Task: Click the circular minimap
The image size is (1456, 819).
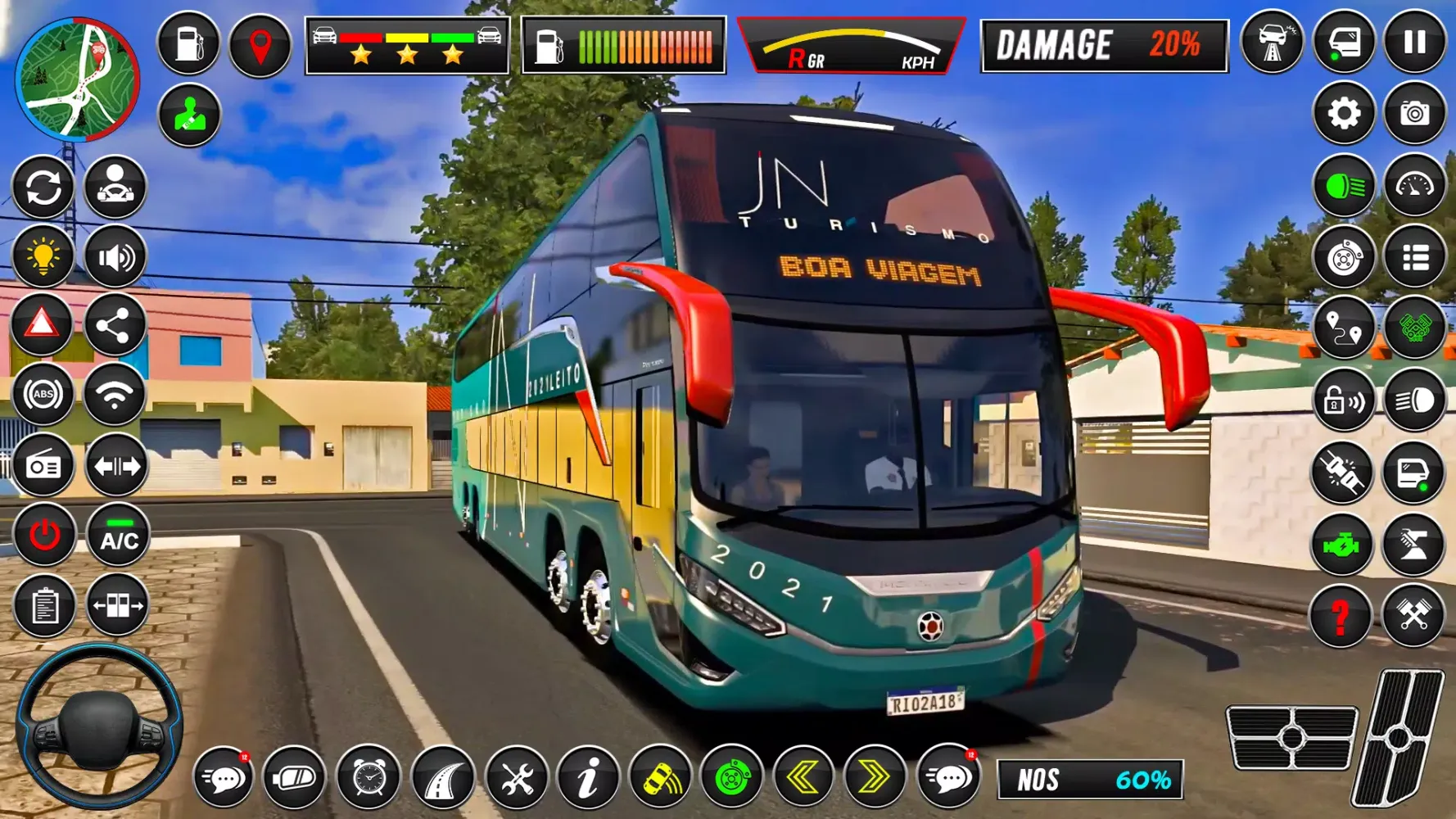Action: (77, 79)
